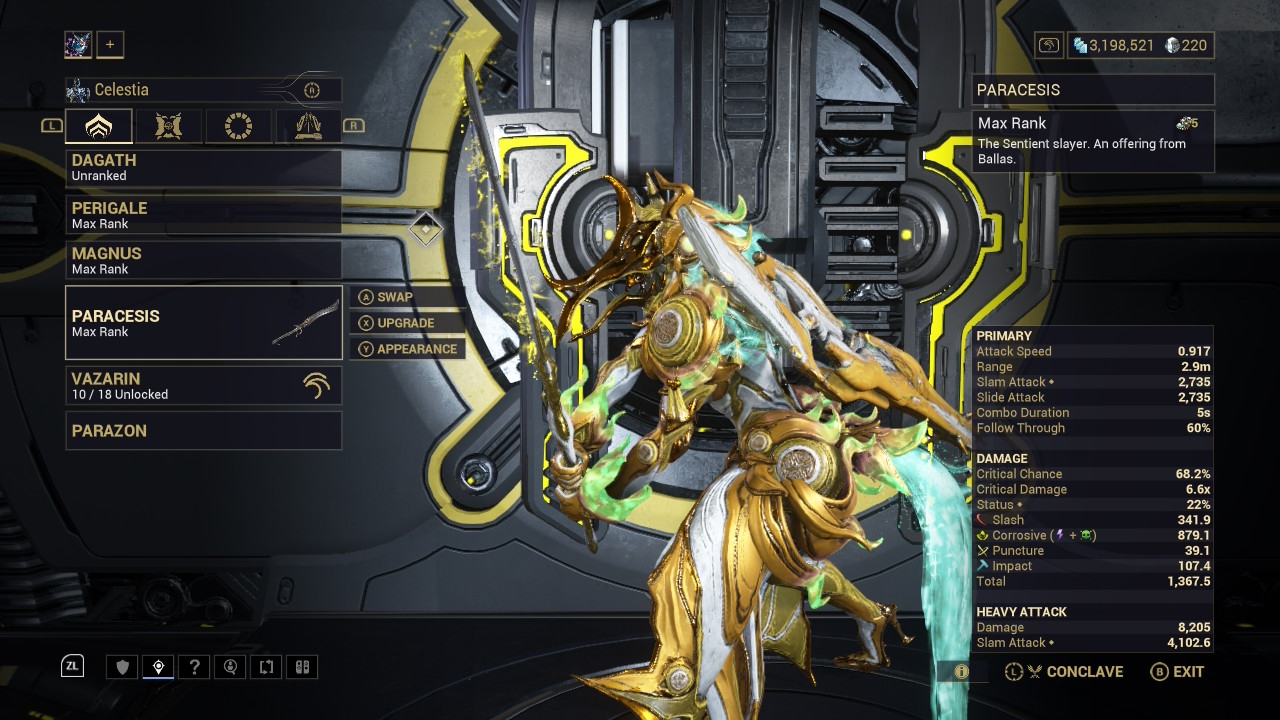Viewport: 1280px width, 720px height.
Task: Open the question mark help icon
Action: pos(195,667)
